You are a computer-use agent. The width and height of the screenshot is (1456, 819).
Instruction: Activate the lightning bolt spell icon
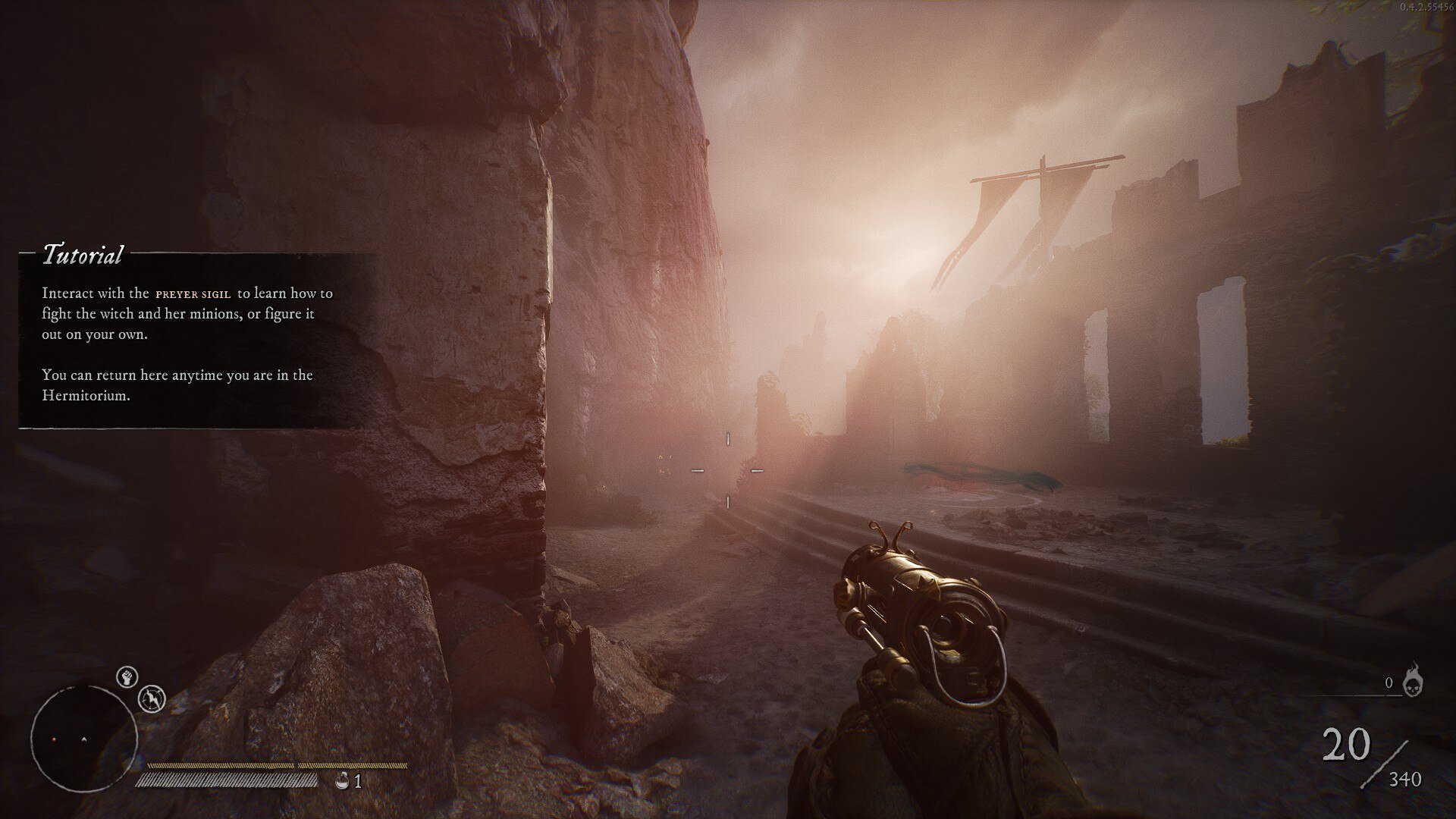tap(152, 698)
